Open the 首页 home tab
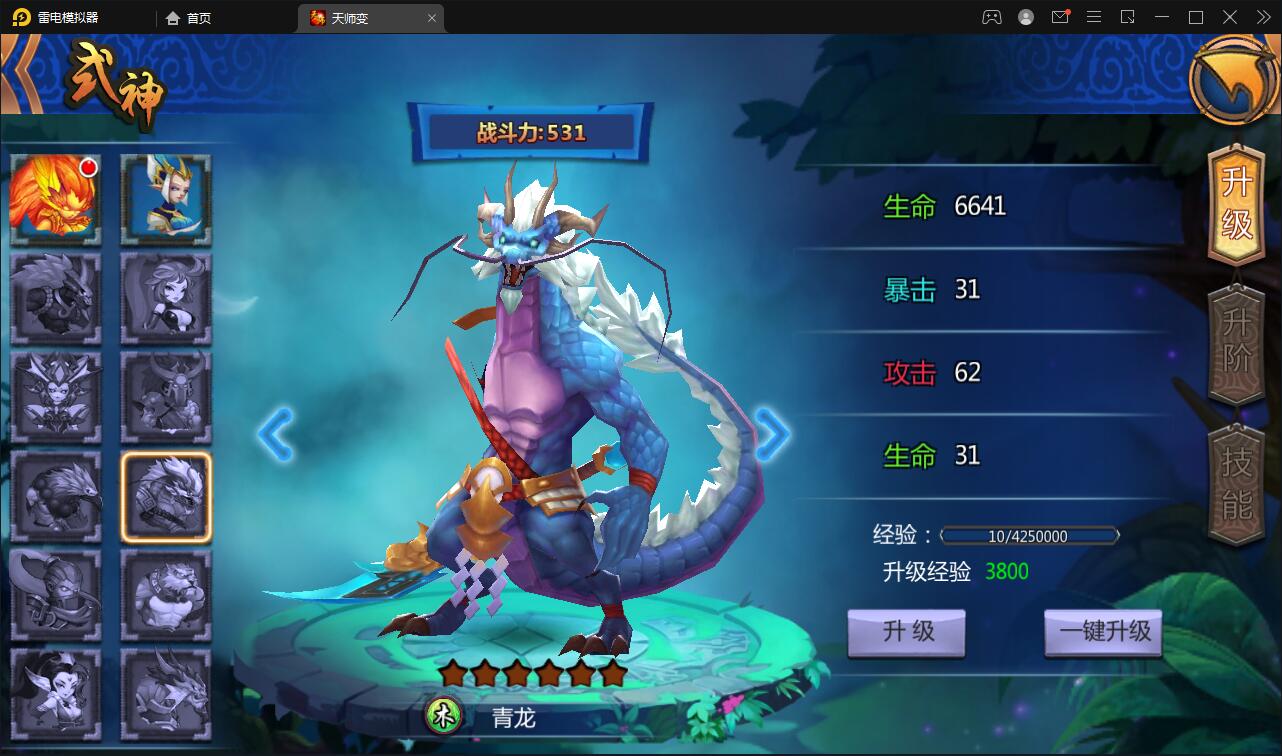This screenshot has width=1282, height=756. [x=189, y=18]
